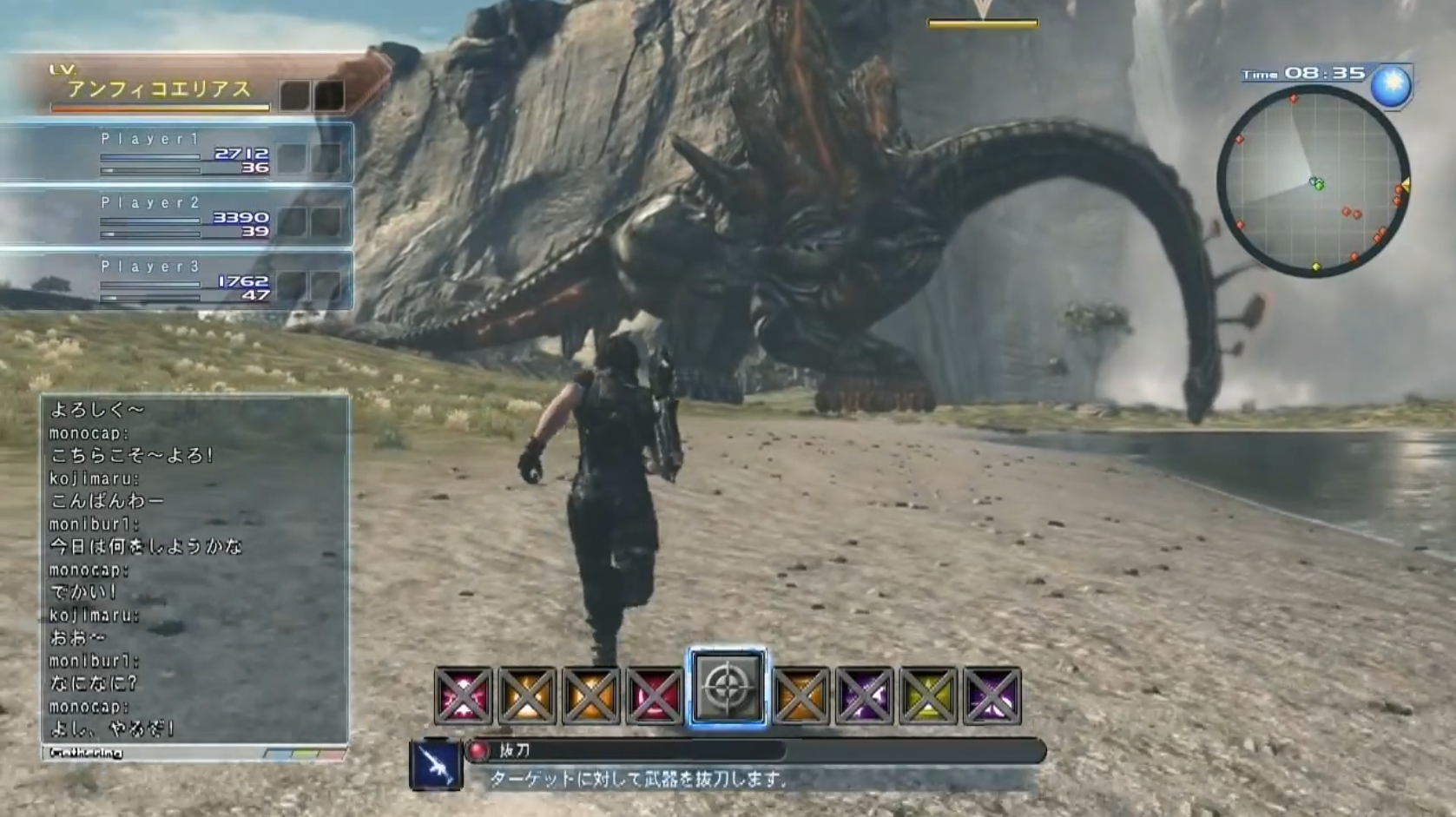Viewport: 1456px width, 817px height.
Task: Pick the crimson red crossed-out art icon
Action: tap(655, 695)
